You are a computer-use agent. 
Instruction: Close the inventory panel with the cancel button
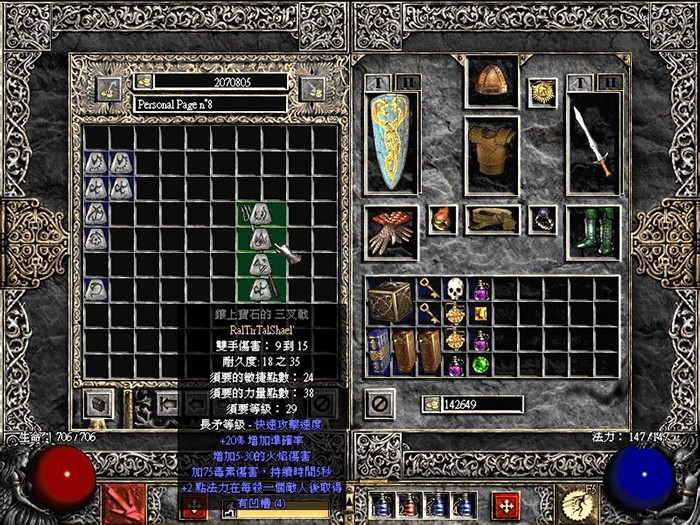[380, 404]
